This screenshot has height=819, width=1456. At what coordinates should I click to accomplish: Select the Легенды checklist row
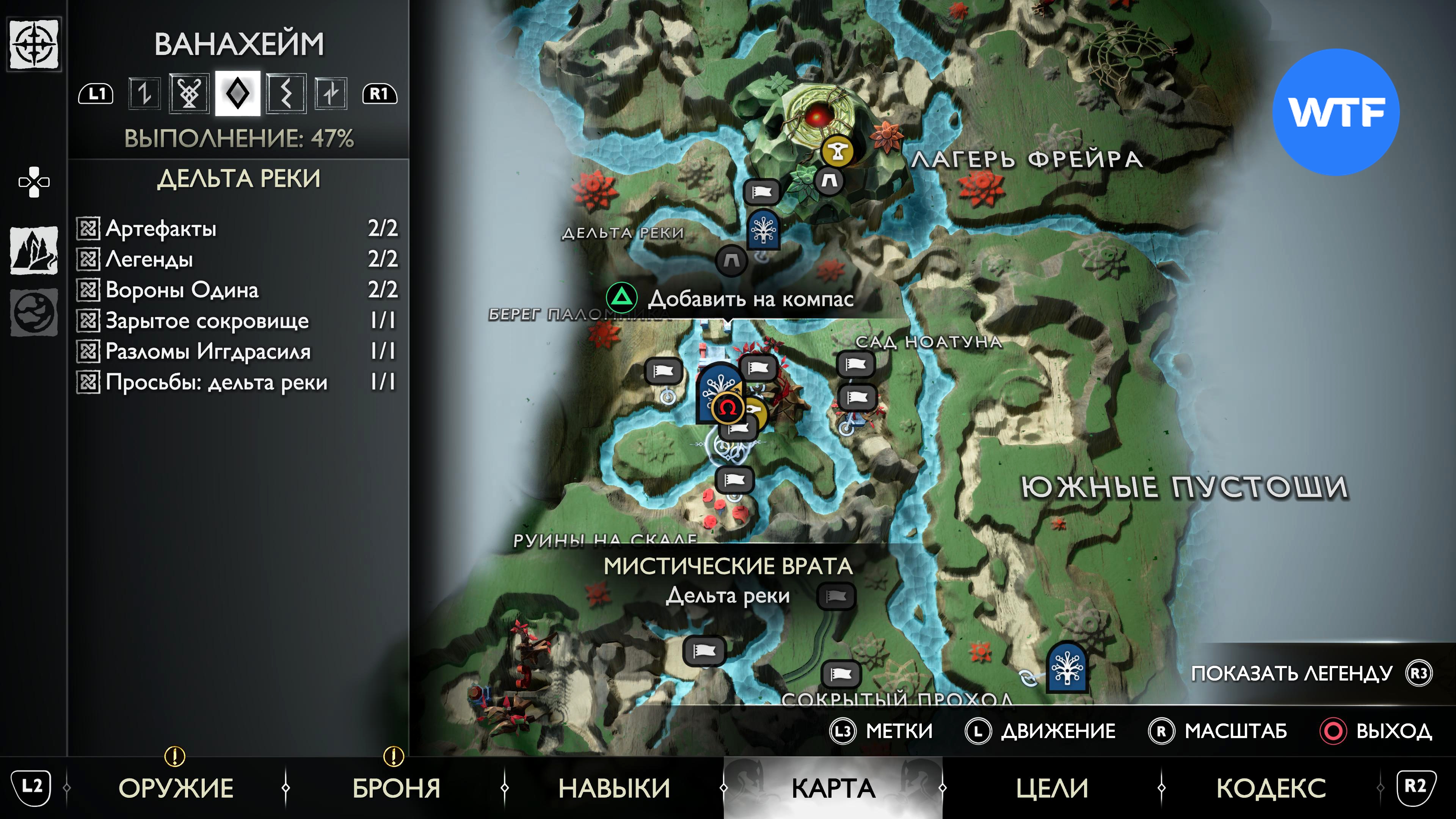[237, 259]
